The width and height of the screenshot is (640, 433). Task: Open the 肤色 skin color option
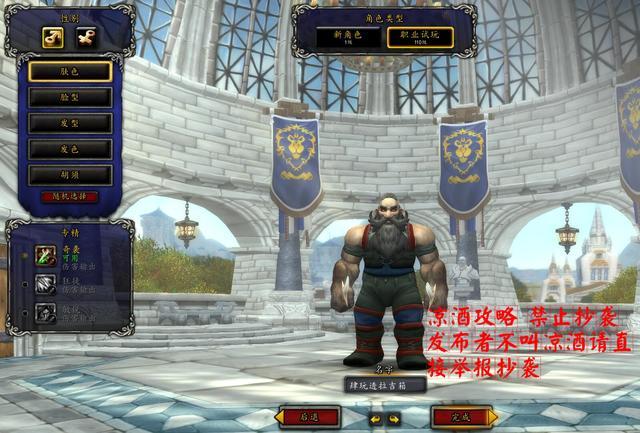(x=69, y=71)
